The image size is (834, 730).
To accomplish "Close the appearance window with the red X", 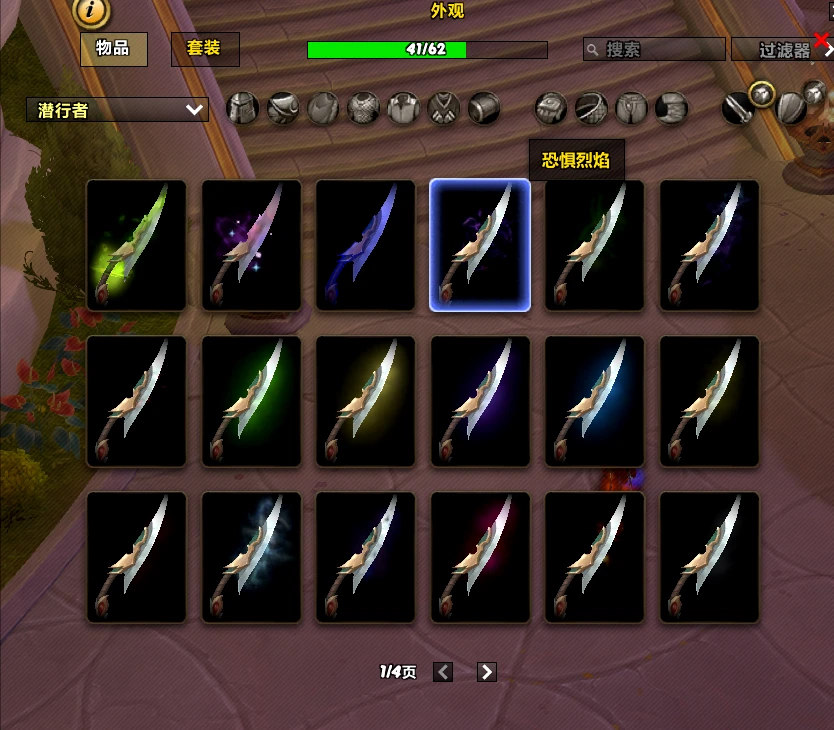I will point(822,41).
